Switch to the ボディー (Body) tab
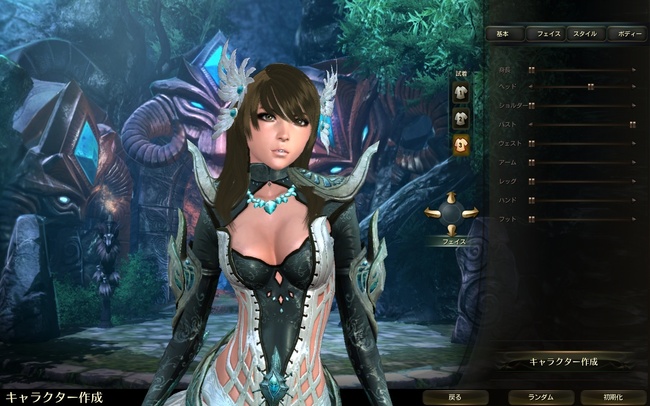Image resolution: width=650 pixels, height=406 pixels. [x=629, y=34]
